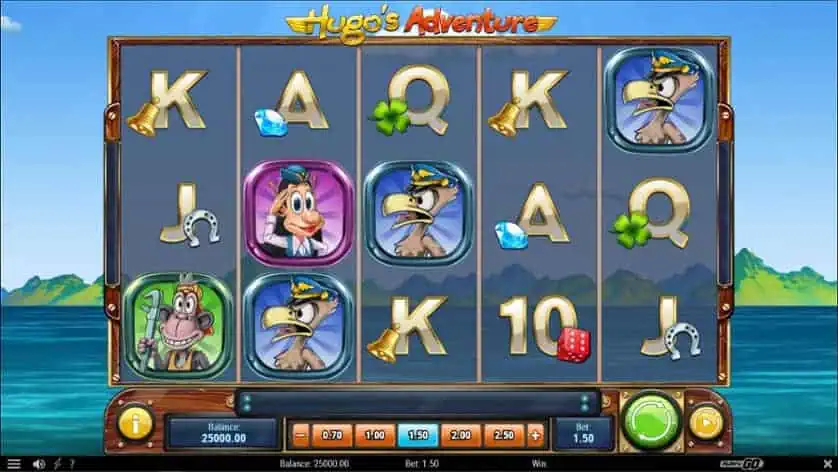Start autoplay with the yellow play button

pos(706,424)
